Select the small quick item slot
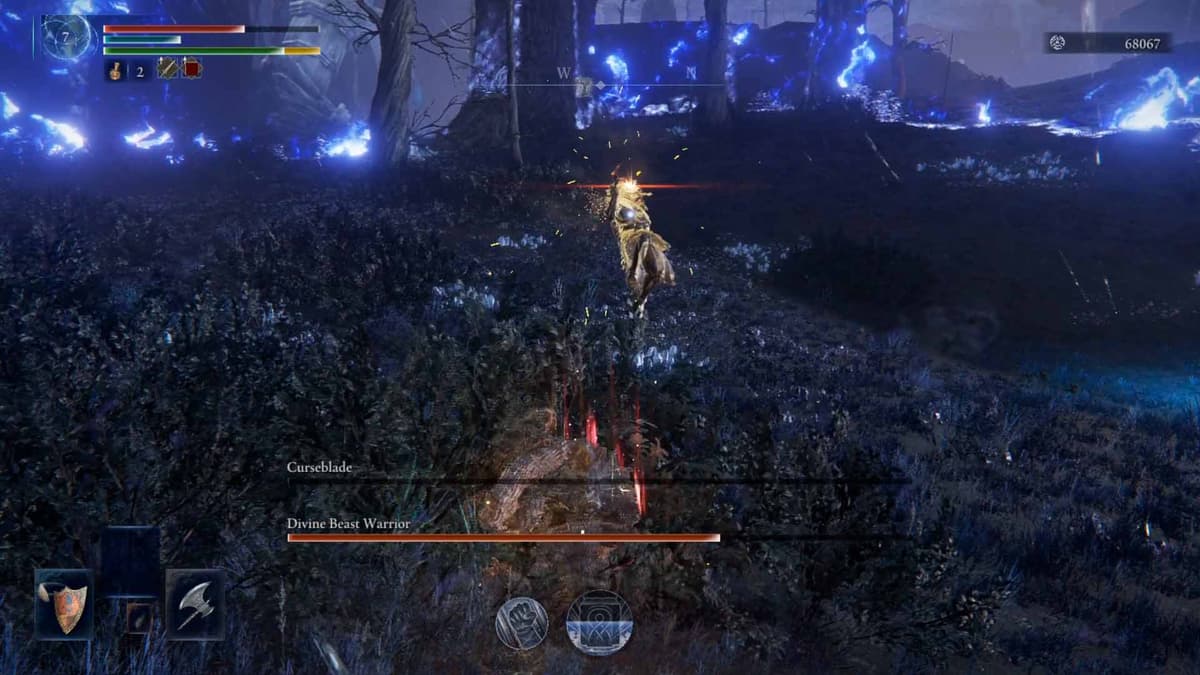 point(139,617)
